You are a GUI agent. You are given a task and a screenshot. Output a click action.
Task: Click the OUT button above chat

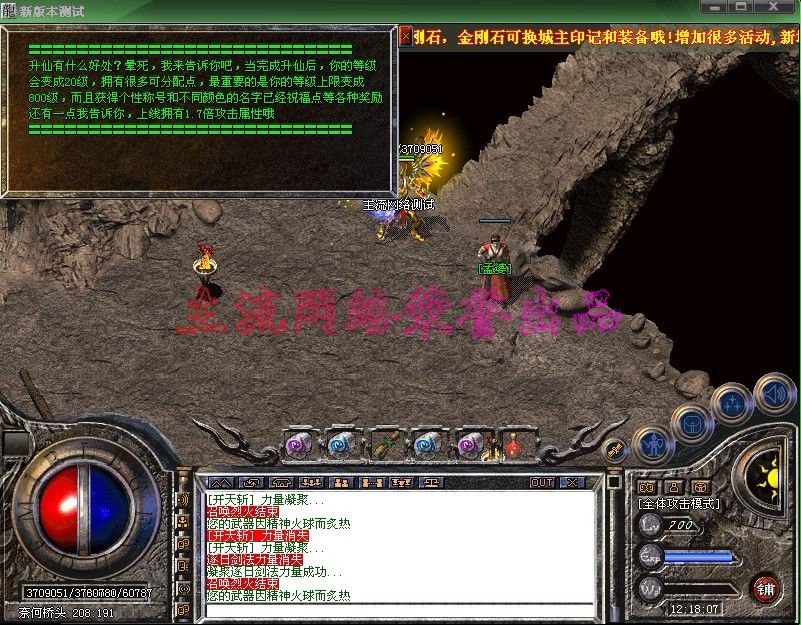(542, 482)
